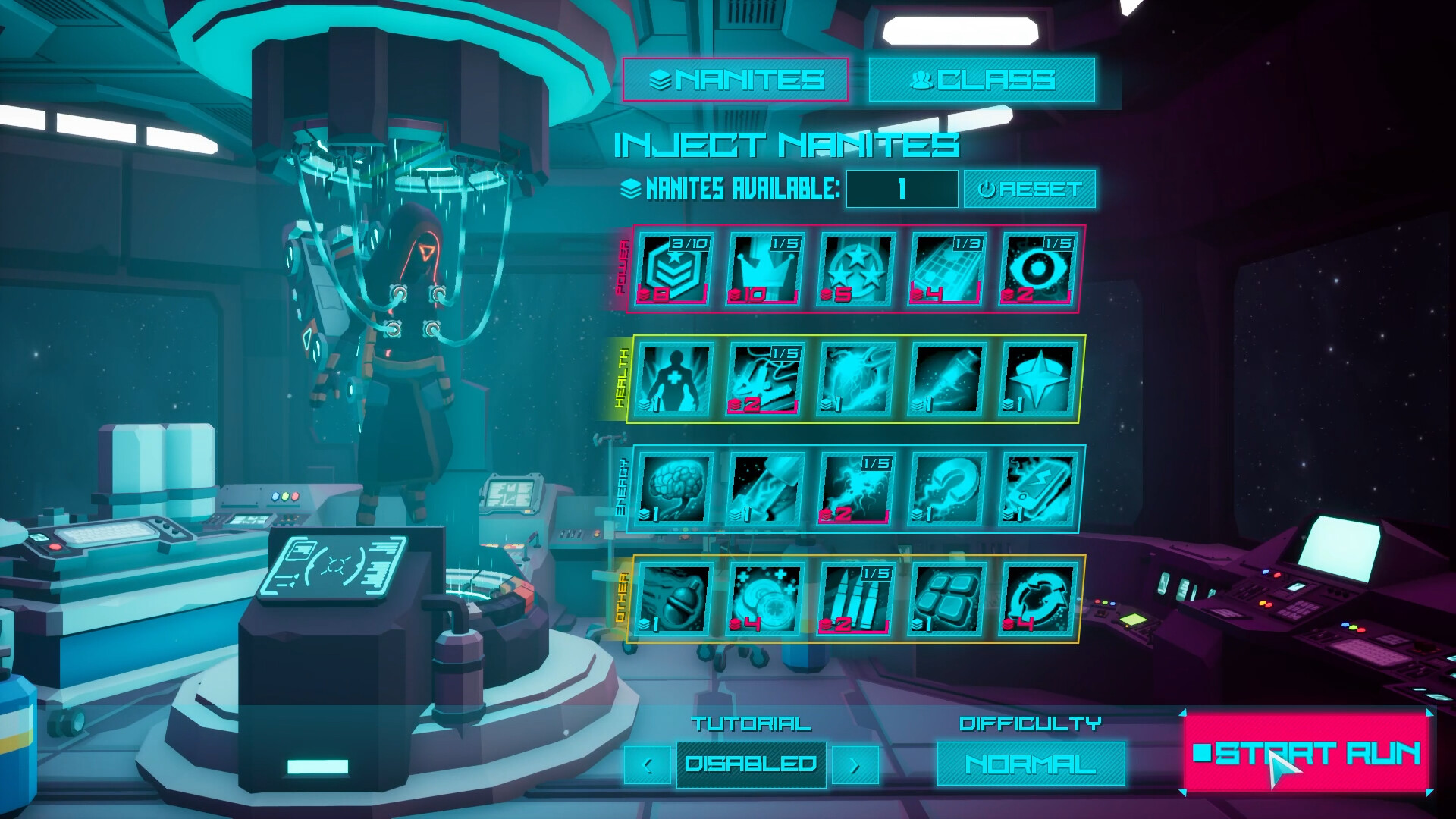This screenshot has height=819, width=1456.
Task: Select the grenade icon in the Other row
Action: click(675, 599)
